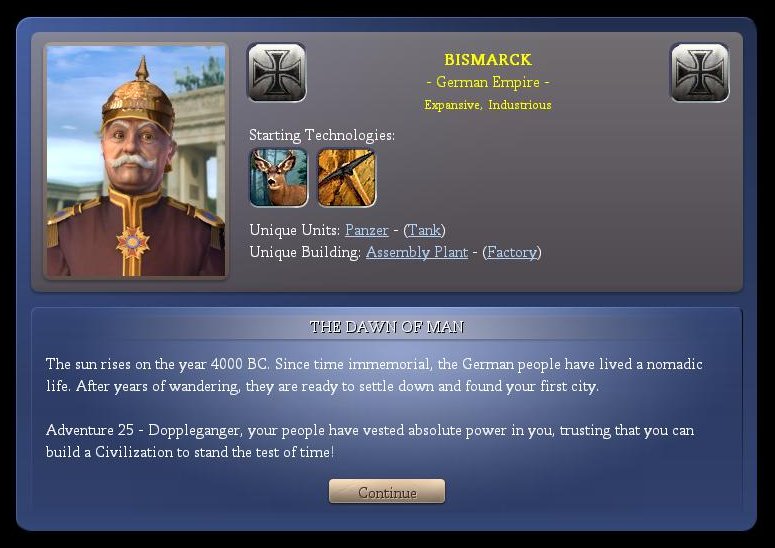775x548 pixels.
Task: Select the Hunting deer technology icon
Action: (x=278, y=178)
